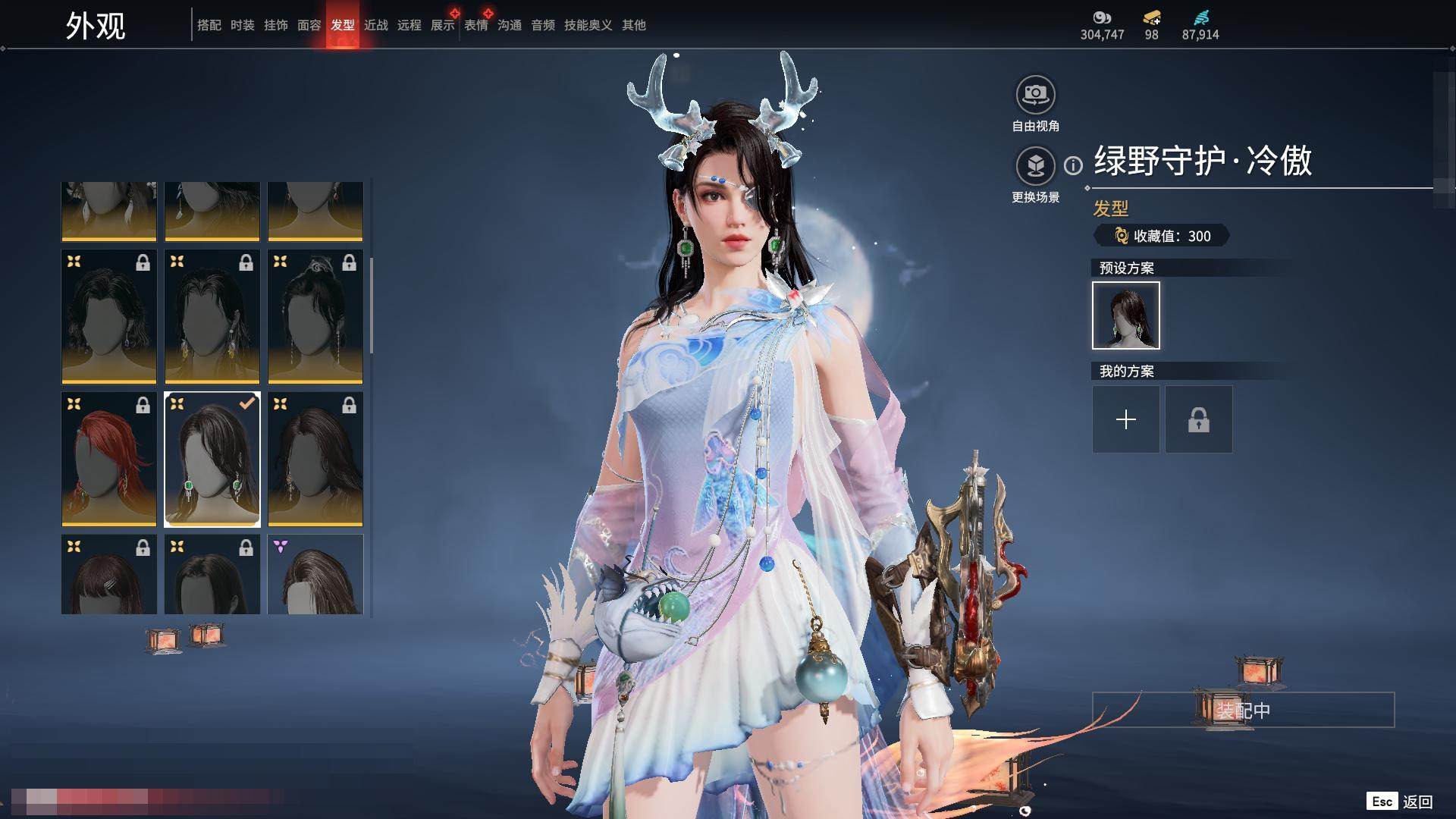Screen dimensions: 1456x819
Task: Open the 时装 tab
Action: 242,25
